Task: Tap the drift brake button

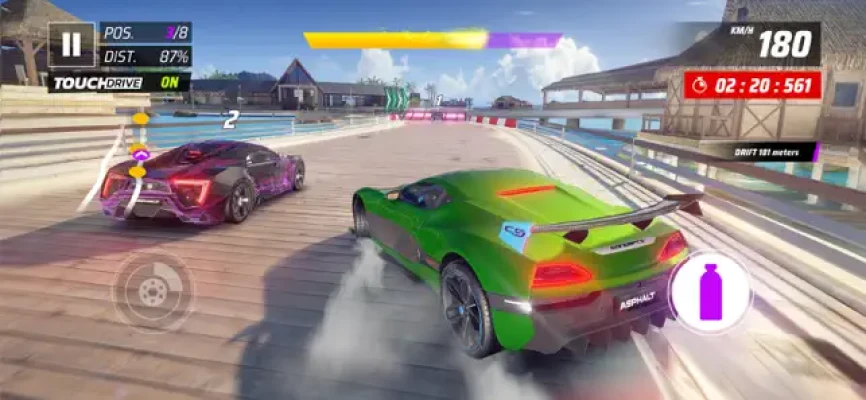Action: (x=153, y=291)
